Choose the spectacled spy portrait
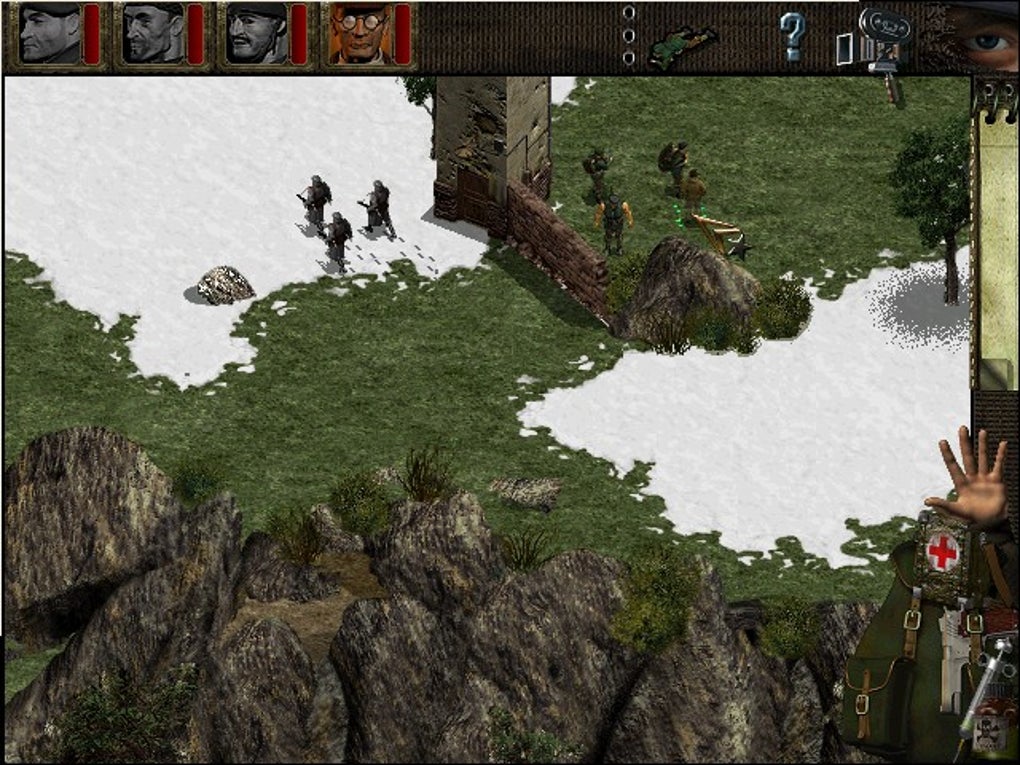Viewport: 1020px width, 765px height. (360, 33)
